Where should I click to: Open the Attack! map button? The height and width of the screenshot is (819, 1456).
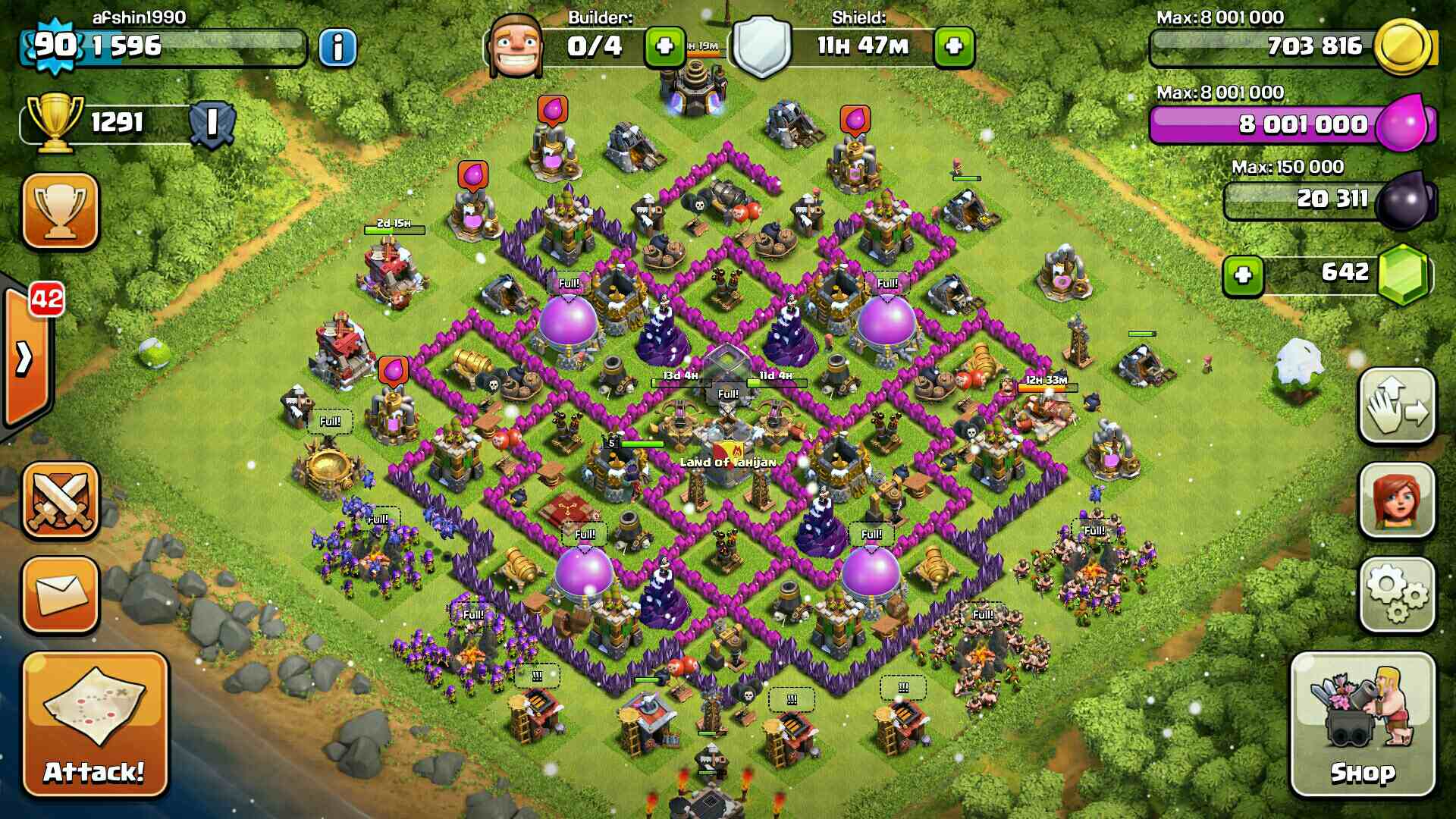click(94, 724)
